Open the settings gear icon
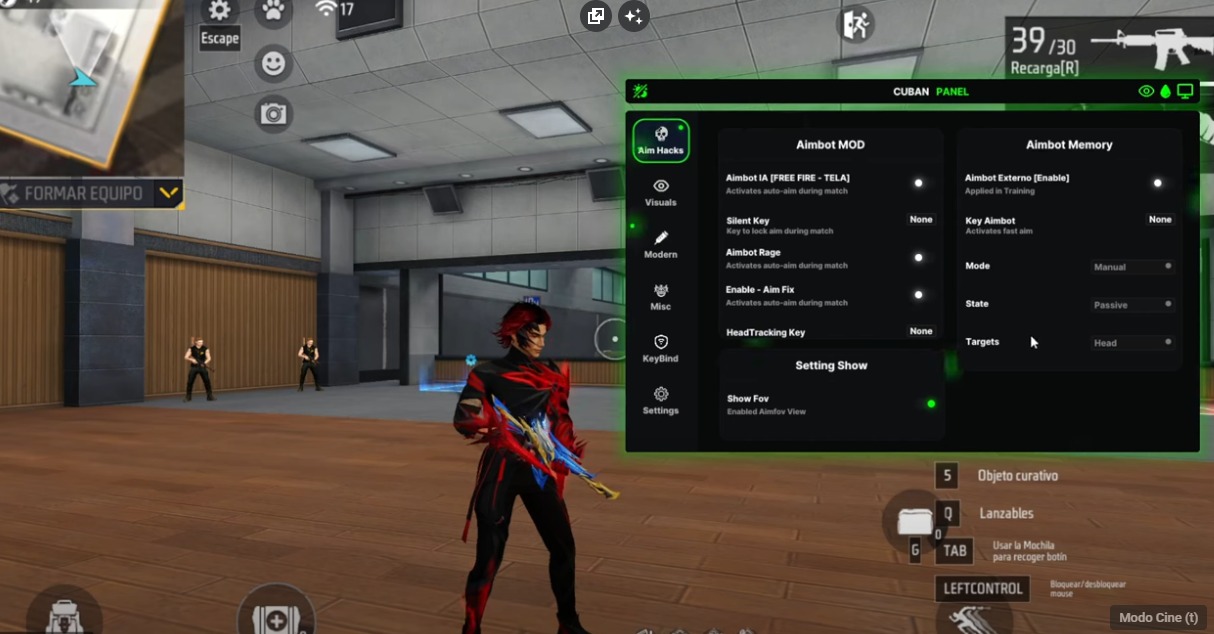Image resolution: width=1214 pixels, height=634 pixels. [220, 12]
